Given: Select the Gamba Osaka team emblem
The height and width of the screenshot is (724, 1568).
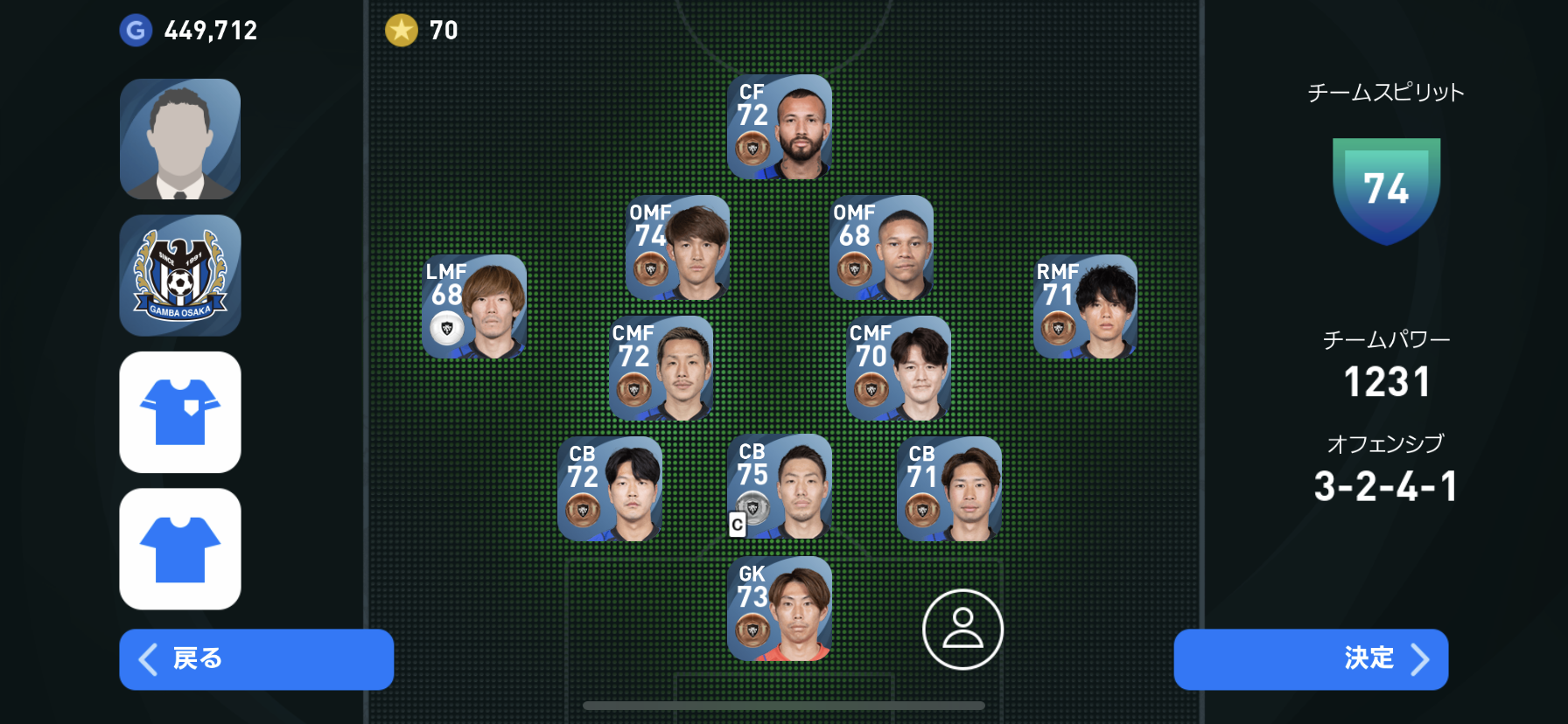Looking at the screenshot, I should click(180, 275).
